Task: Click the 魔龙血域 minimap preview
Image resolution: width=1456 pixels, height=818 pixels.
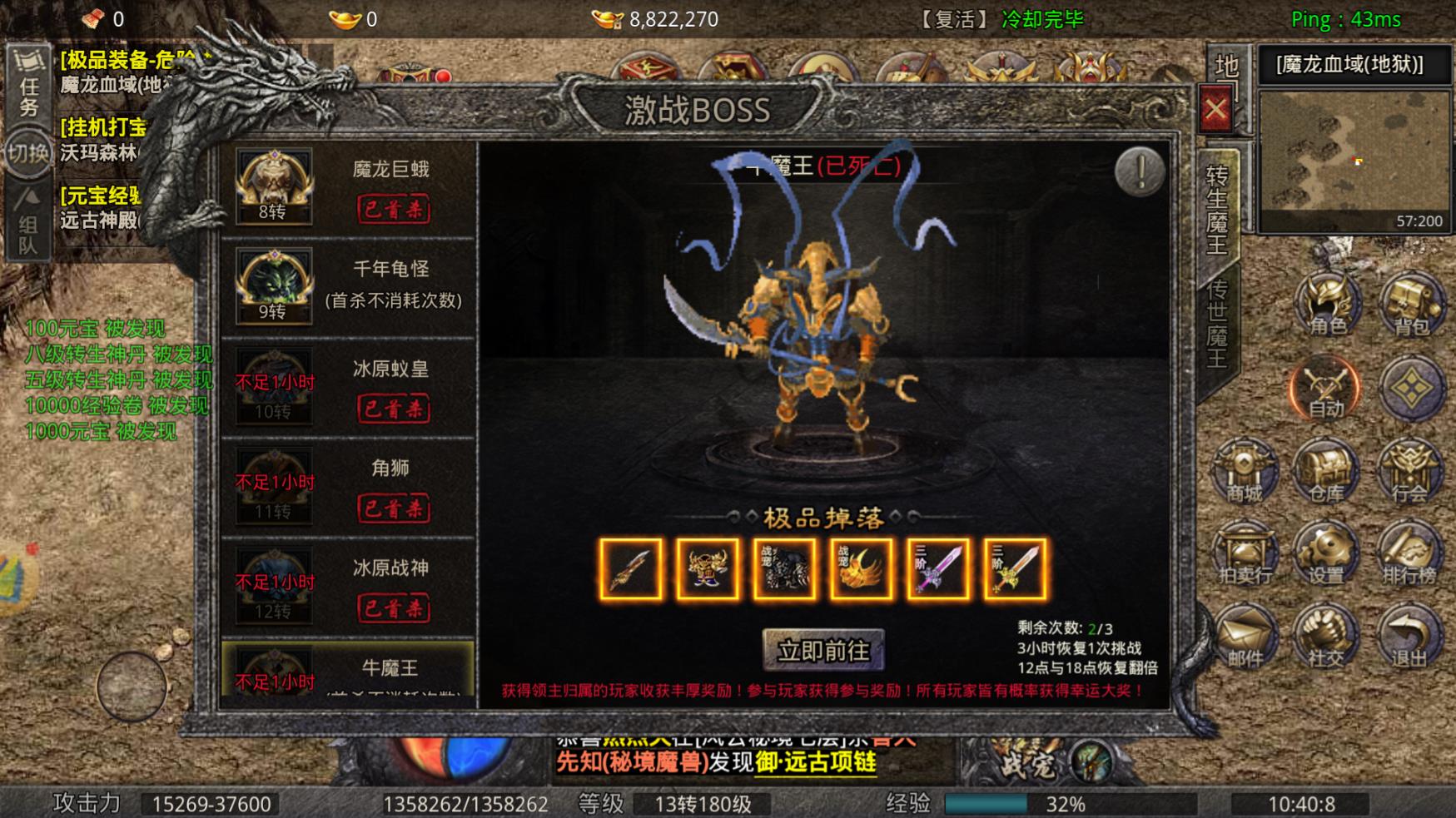Action: pos(1355,162)
